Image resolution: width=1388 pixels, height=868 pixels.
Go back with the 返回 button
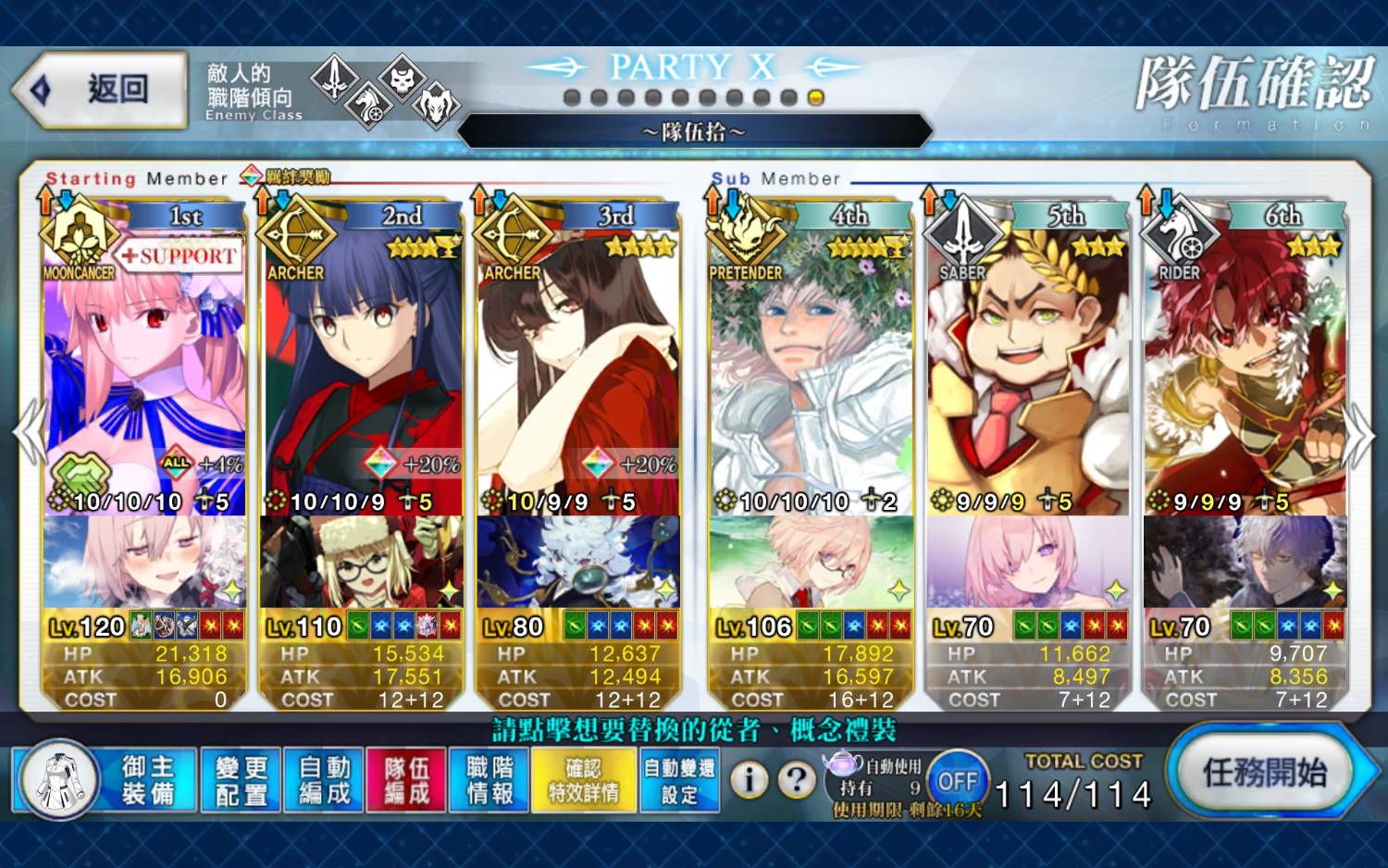click(x=102, y=90)
